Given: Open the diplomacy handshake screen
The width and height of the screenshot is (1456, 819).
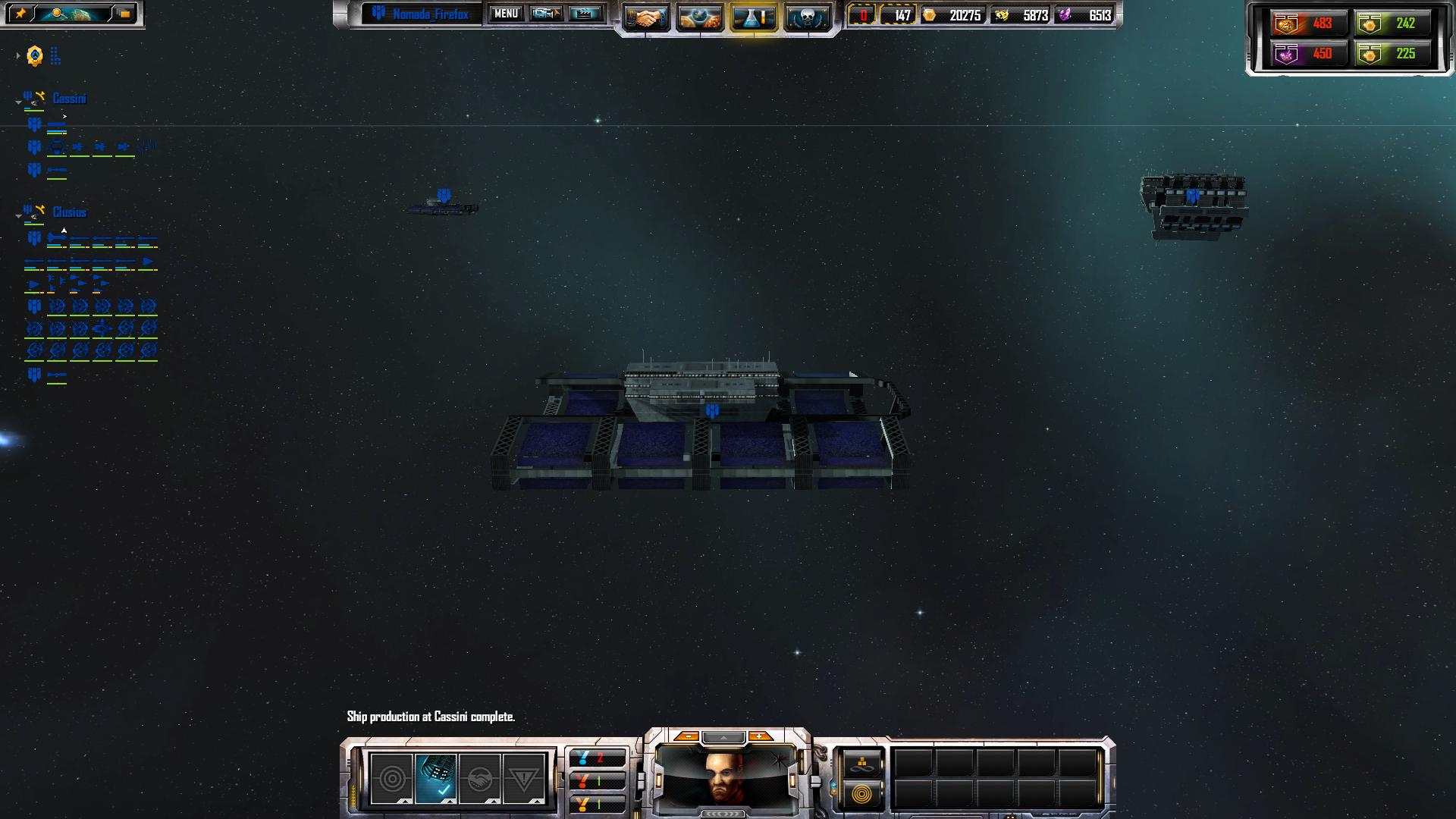Looking at the screenshot, I should (646, 18).
